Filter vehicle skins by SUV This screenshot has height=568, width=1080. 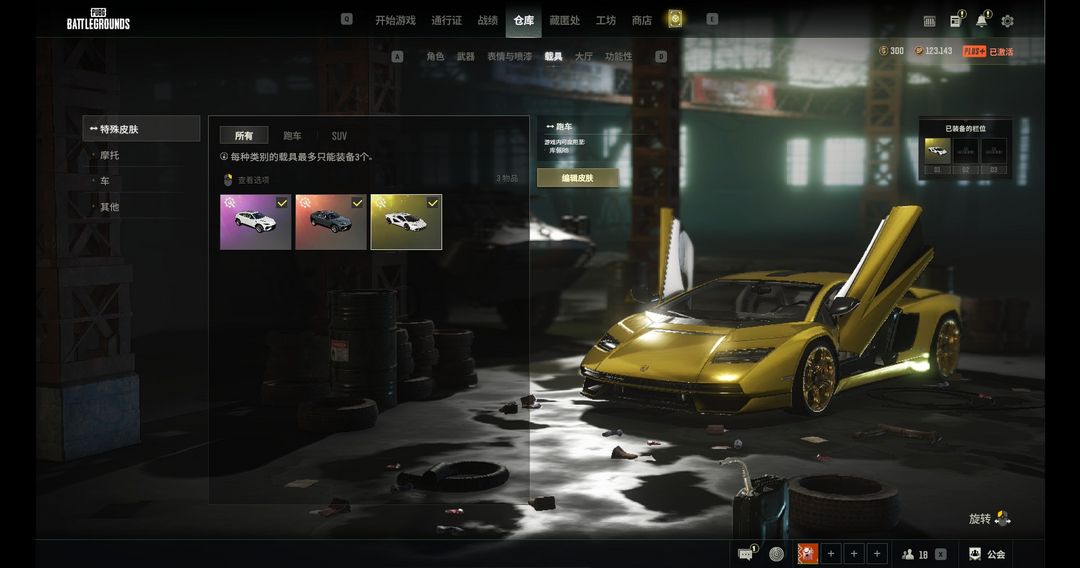339,136
